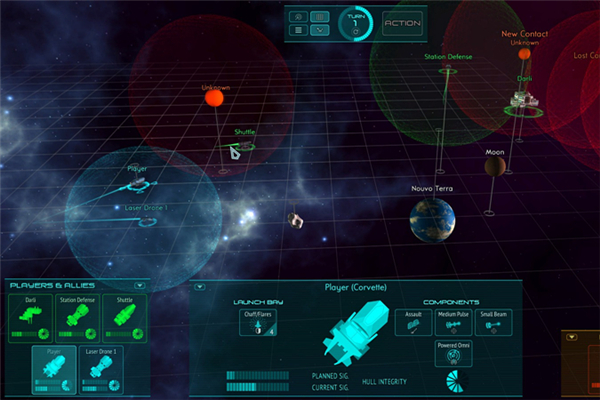Select the Station Defense ally card
The height and width of the screenshot is (400, 600).
click(78, 318)
